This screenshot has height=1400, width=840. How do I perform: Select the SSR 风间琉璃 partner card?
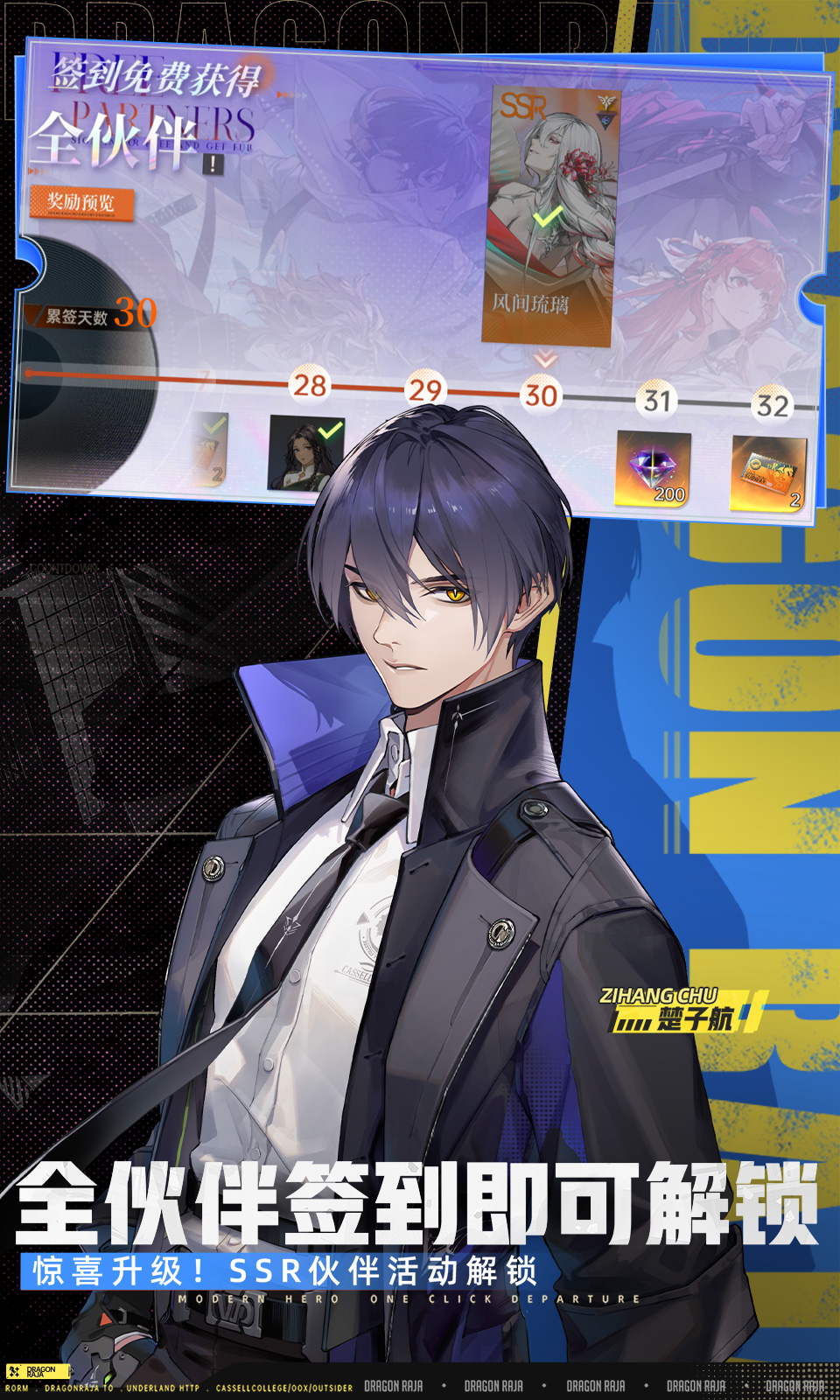549,214
